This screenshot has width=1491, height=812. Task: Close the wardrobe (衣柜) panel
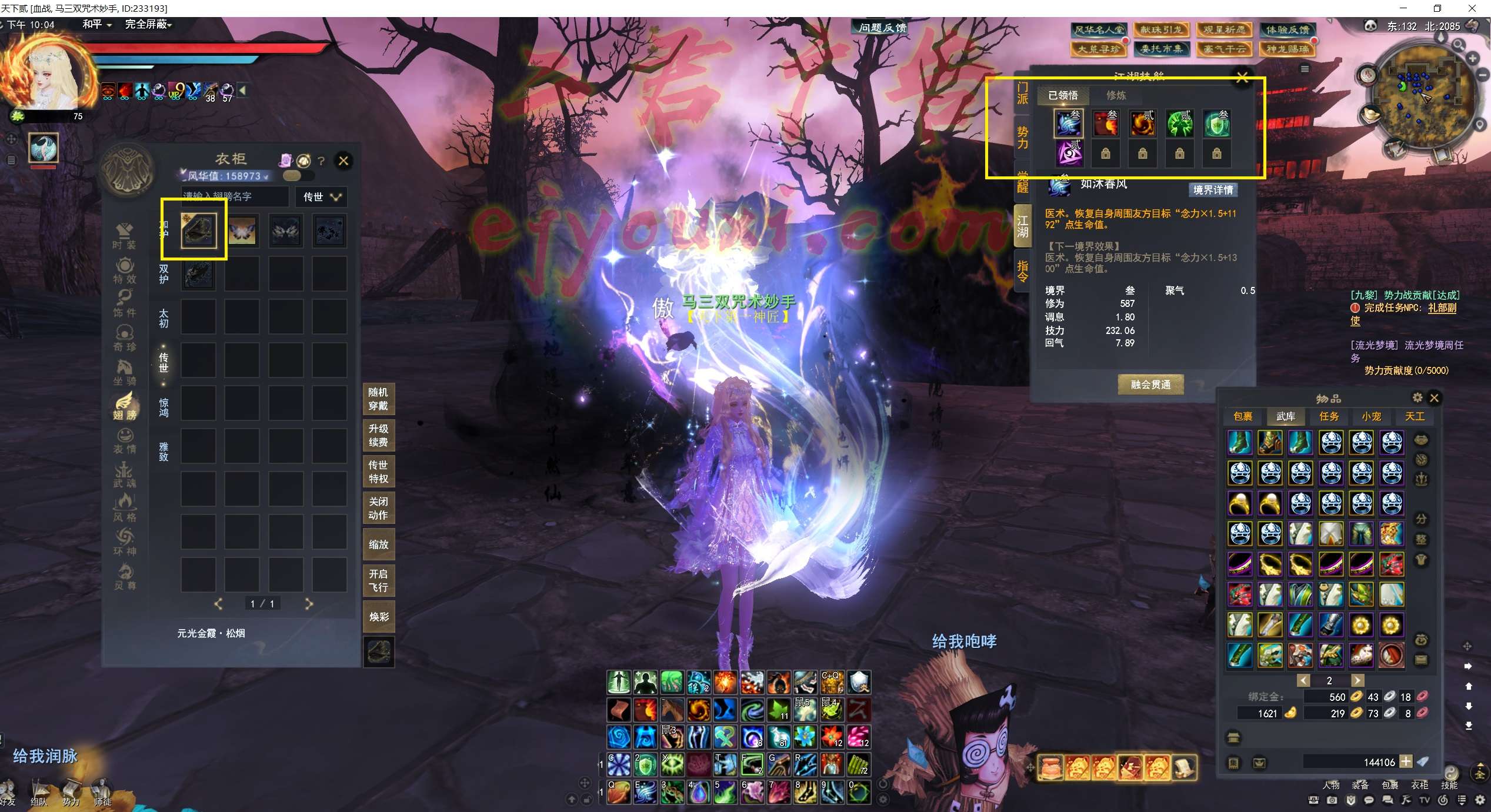coord(344,161)
